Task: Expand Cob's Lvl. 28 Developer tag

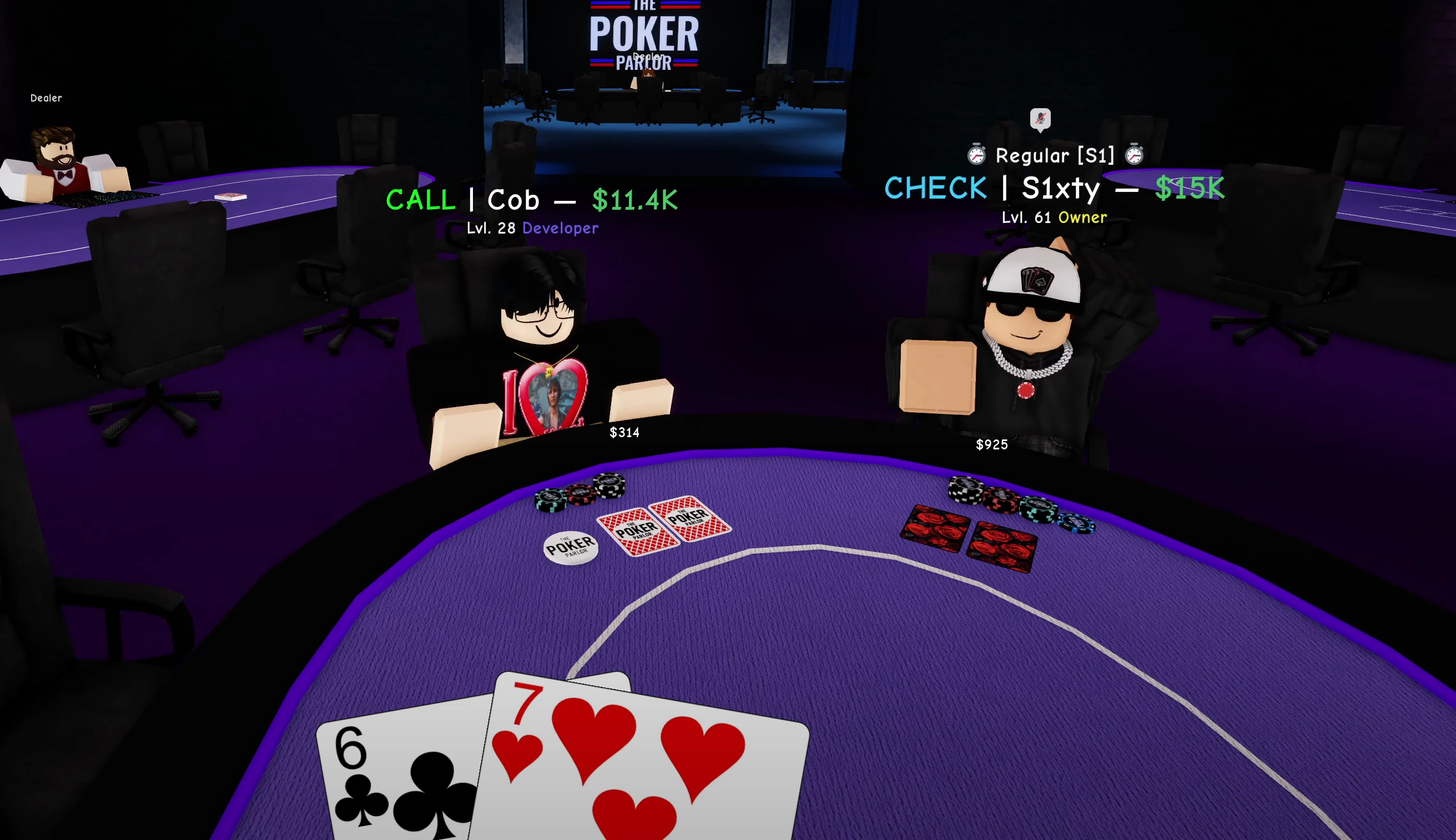Action: 532,228
